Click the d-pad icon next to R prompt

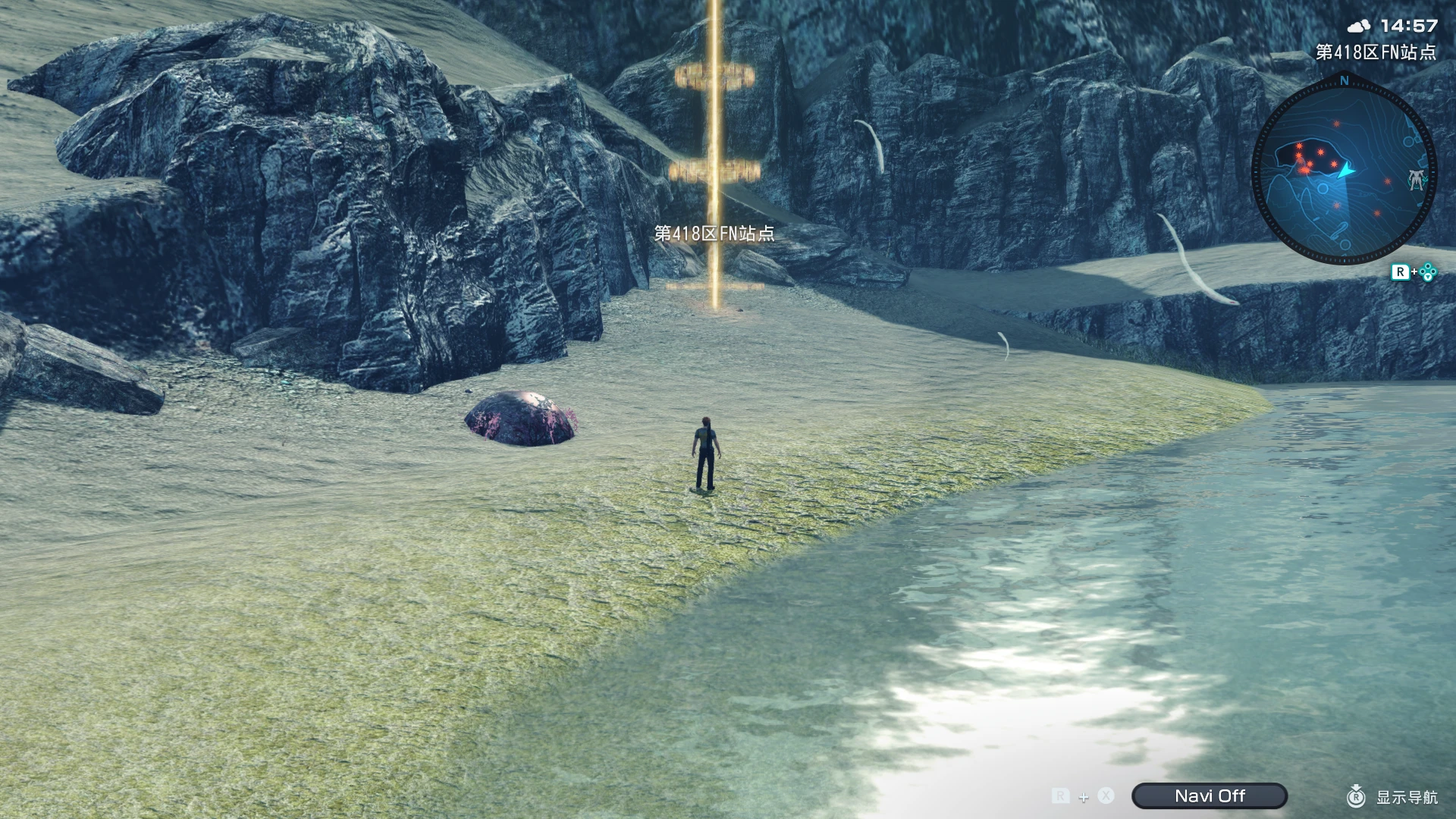(x=1427, y=272)
